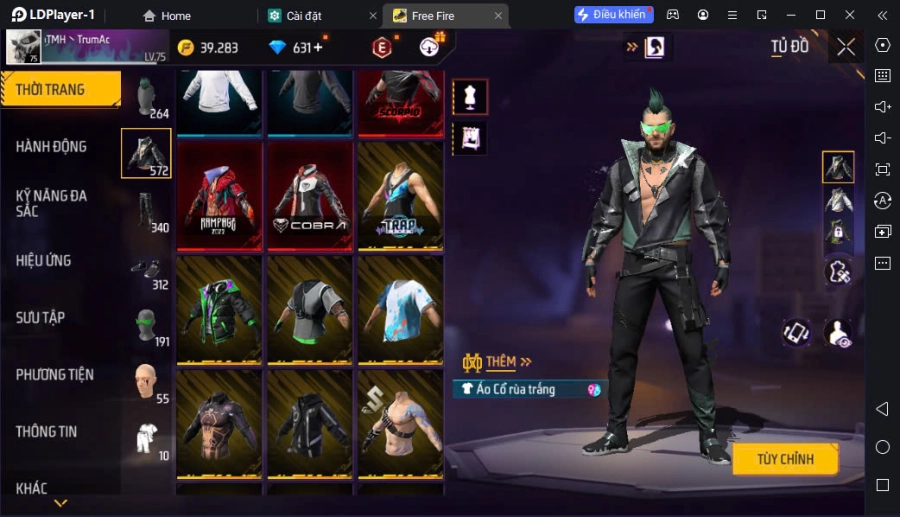This screenshot has width=900, height=517.
Task: Choose the shoes subcategory with 312 items
Action: tap(146, 268)
